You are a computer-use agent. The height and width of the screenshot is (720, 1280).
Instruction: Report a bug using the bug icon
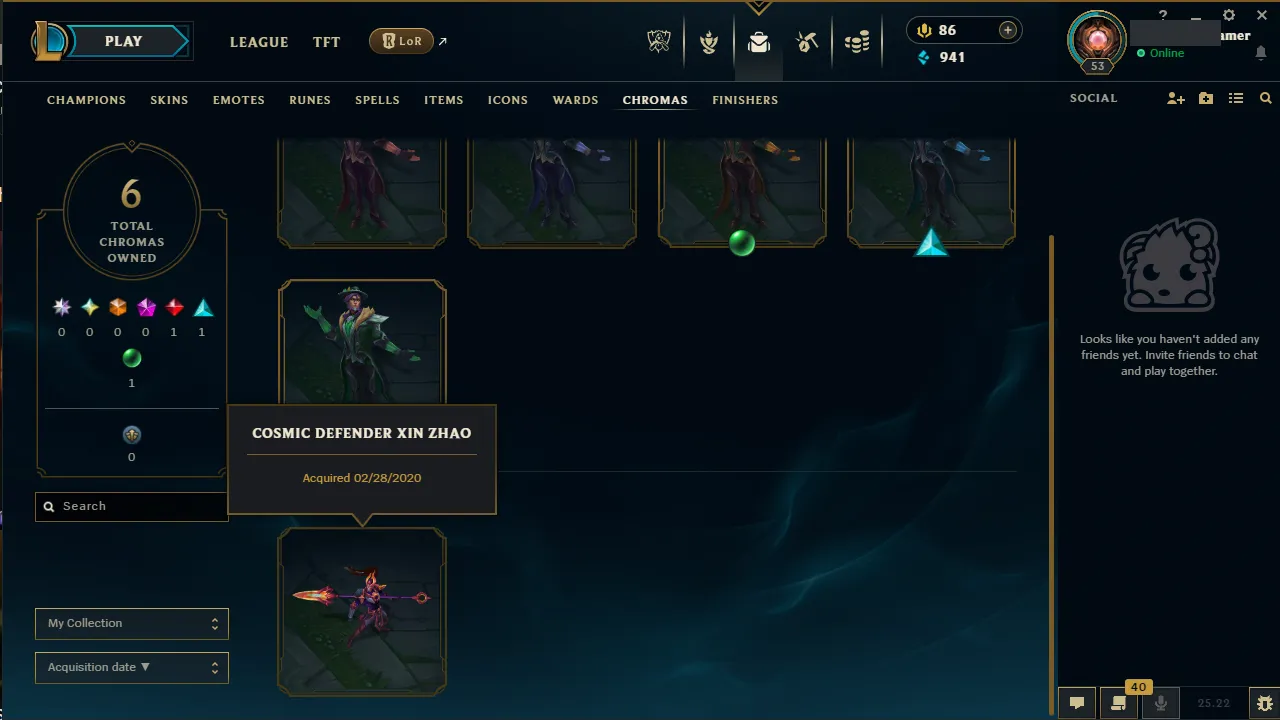(1266, 703)
